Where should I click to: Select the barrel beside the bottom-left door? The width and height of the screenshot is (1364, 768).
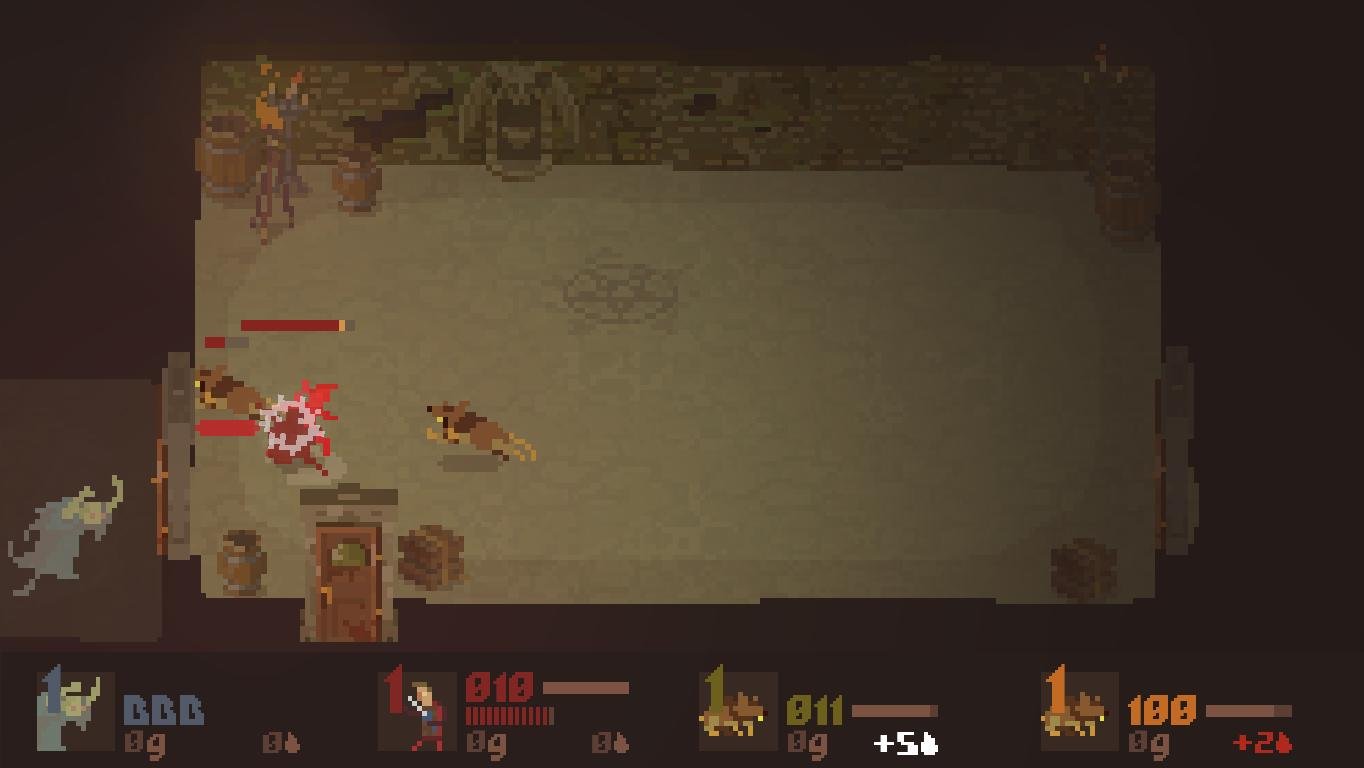pyautogui.click(x=240, y=560)
